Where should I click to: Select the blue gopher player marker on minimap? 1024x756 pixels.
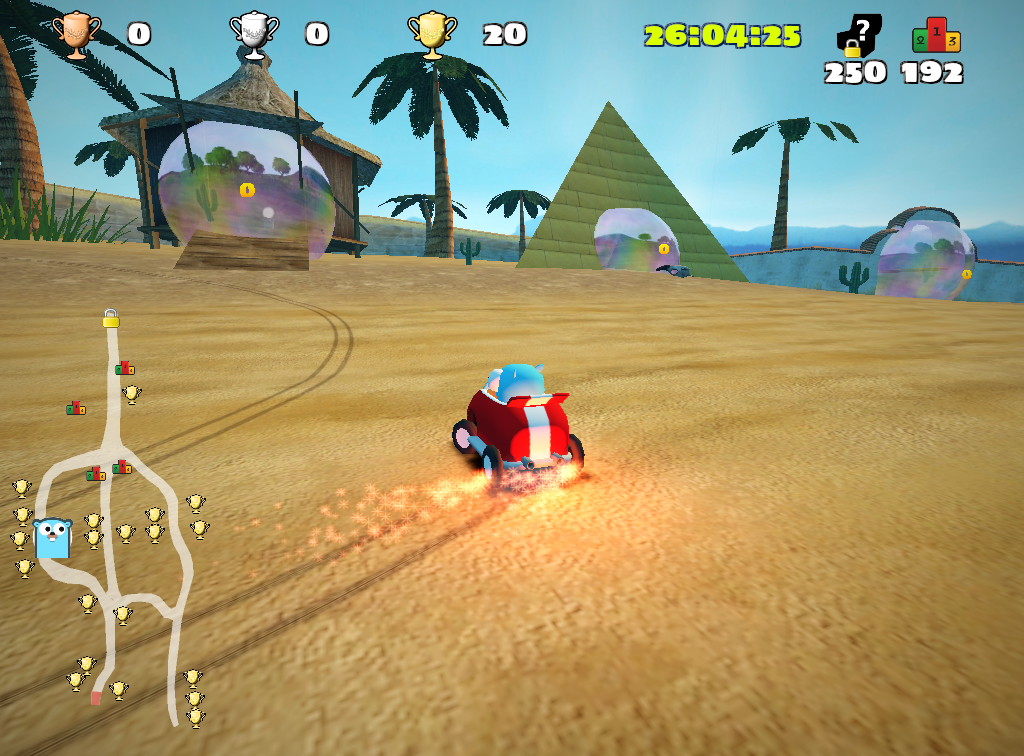(52, 537)
